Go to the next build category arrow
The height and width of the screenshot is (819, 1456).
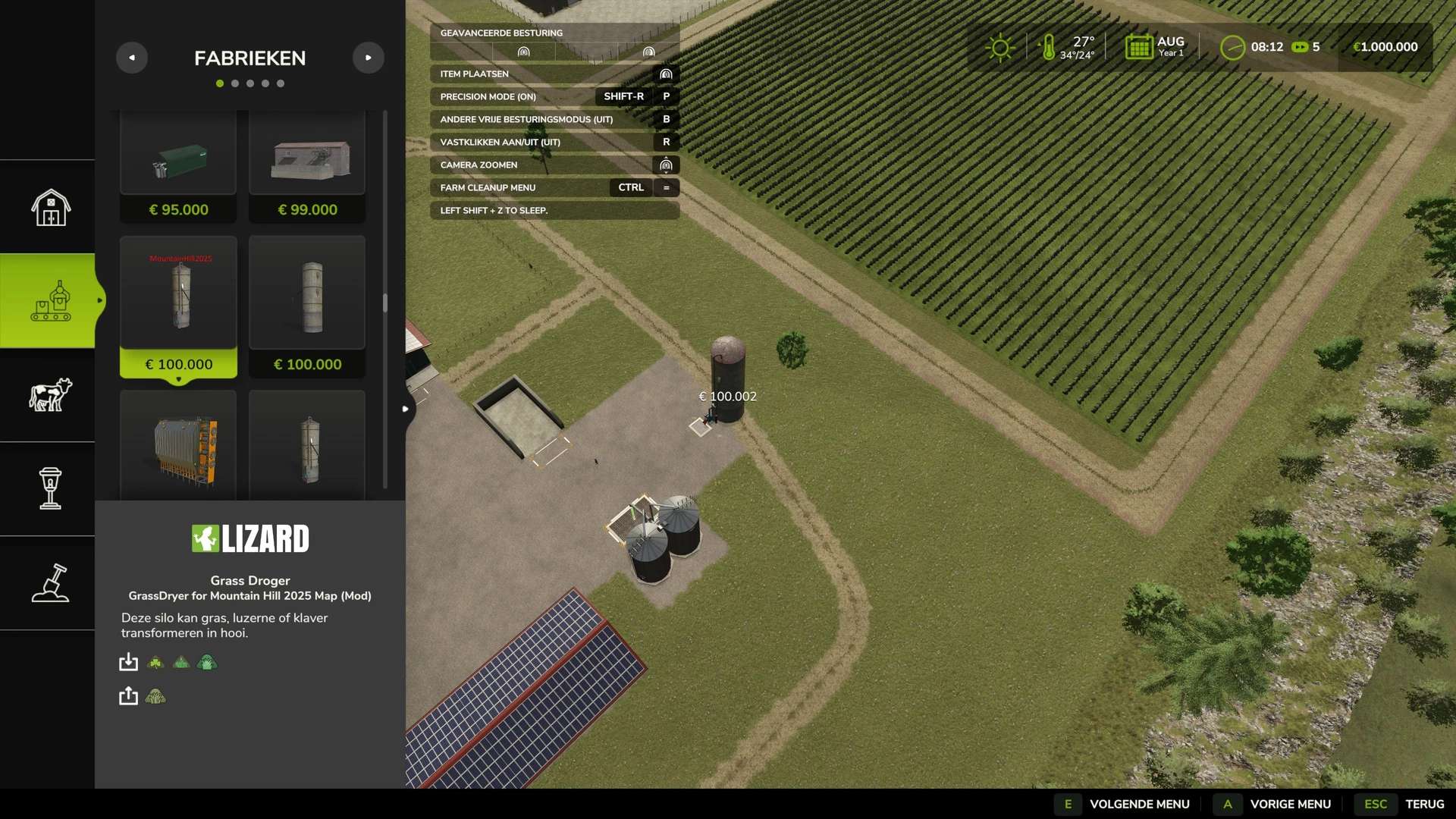[369, 58]
